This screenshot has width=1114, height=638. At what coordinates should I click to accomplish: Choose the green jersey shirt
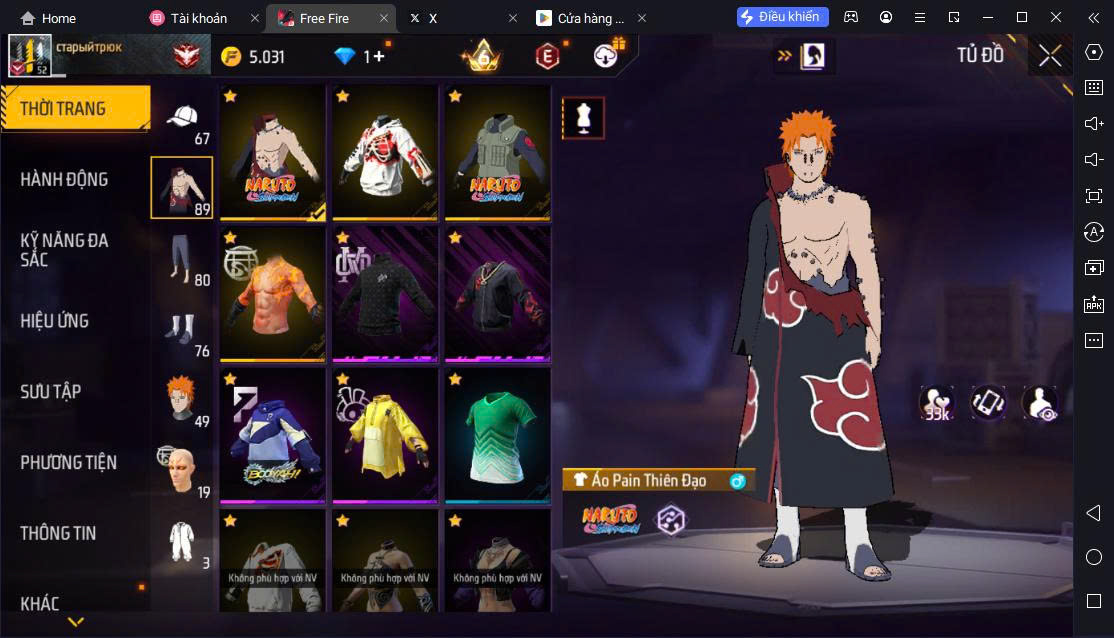click(497, 435)
